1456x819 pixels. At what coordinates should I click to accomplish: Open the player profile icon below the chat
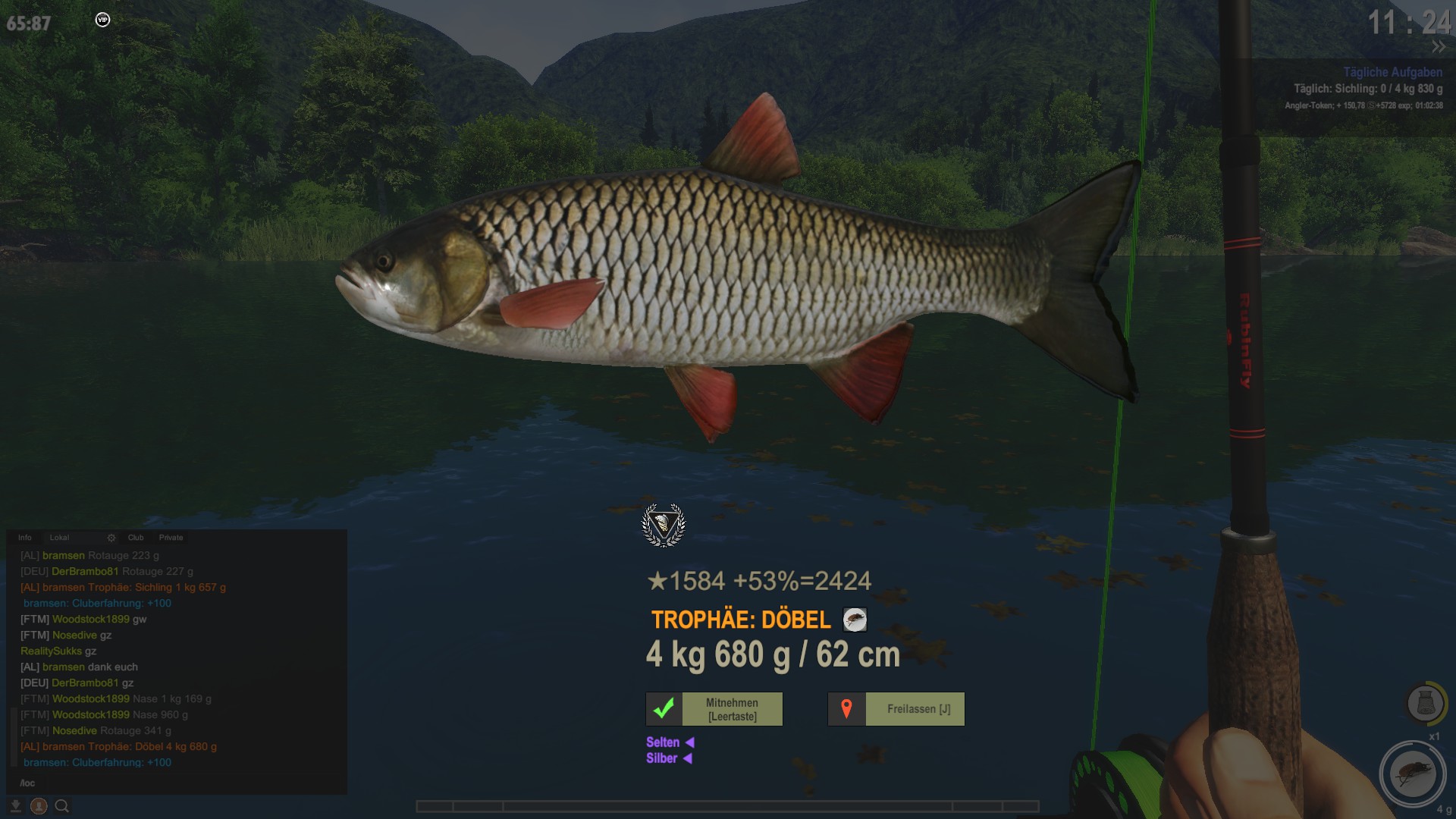(39, 806)
